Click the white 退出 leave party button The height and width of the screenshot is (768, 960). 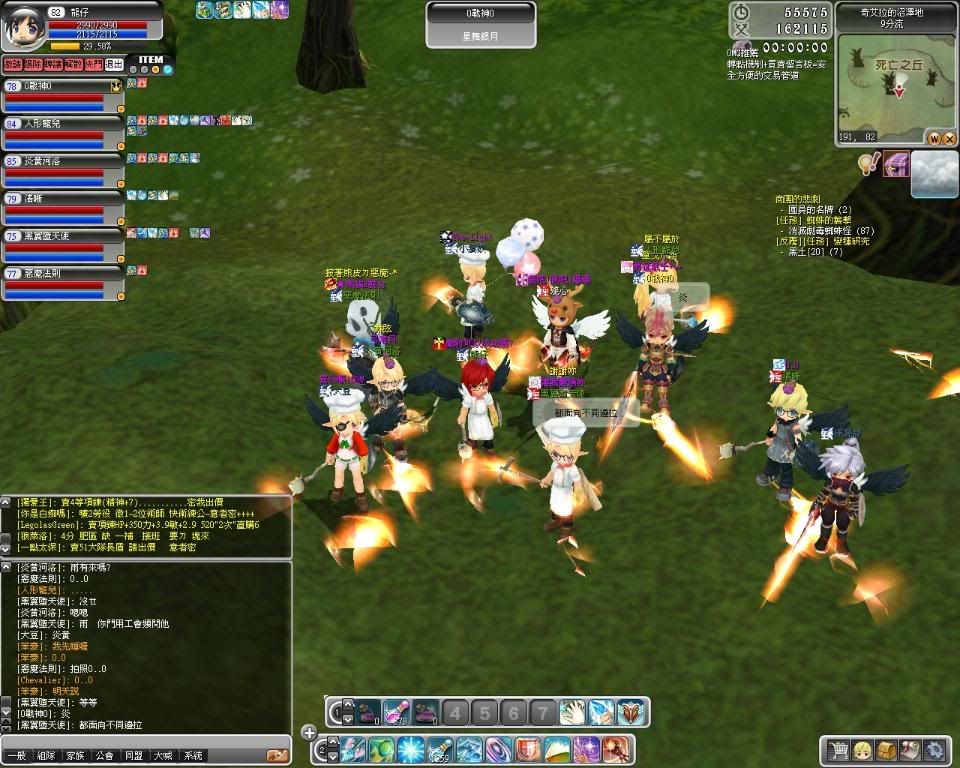click(x=115, y=64)
